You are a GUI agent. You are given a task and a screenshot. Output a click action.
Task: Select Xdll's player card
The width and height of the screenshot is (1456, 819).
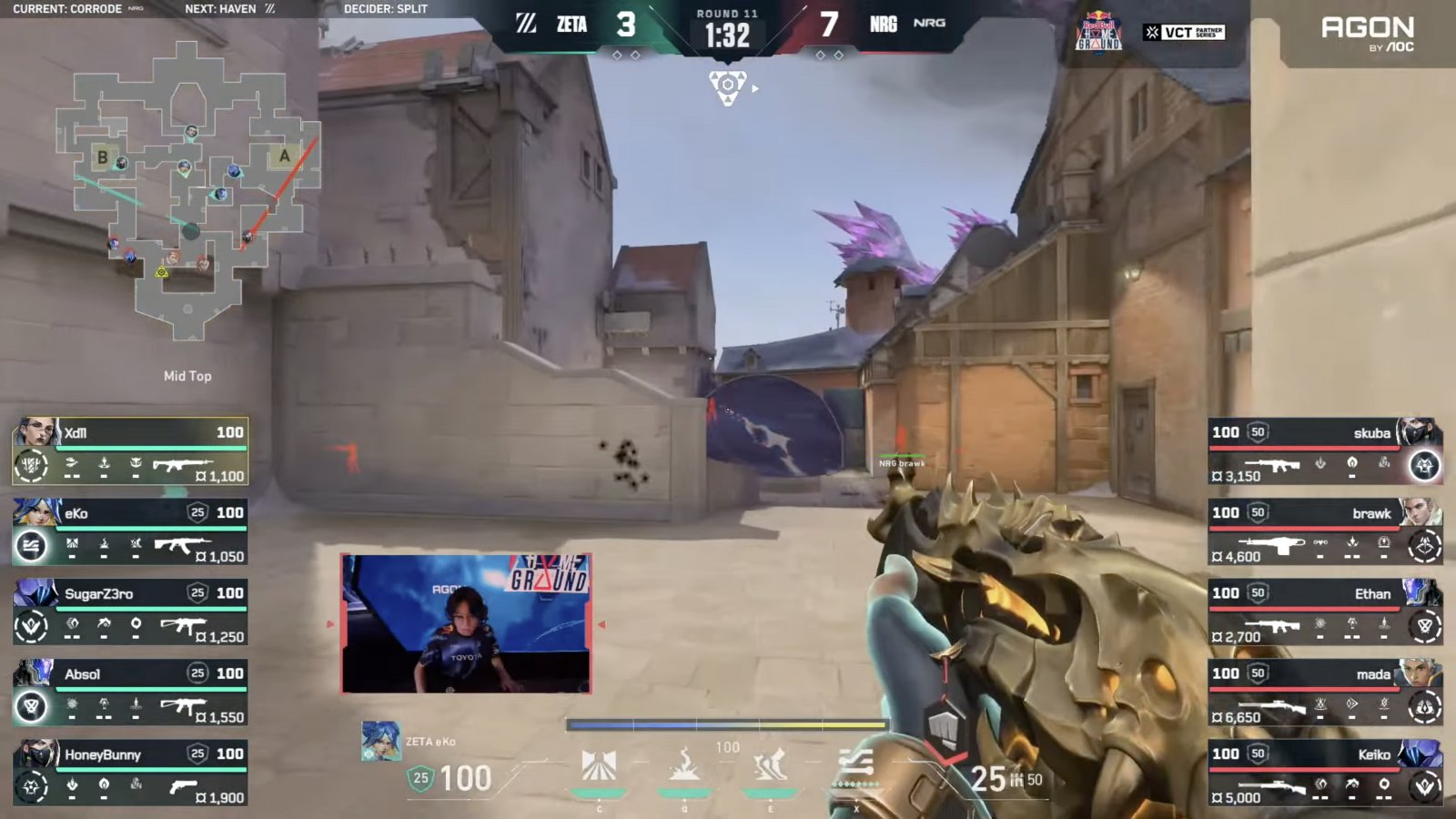130,451
